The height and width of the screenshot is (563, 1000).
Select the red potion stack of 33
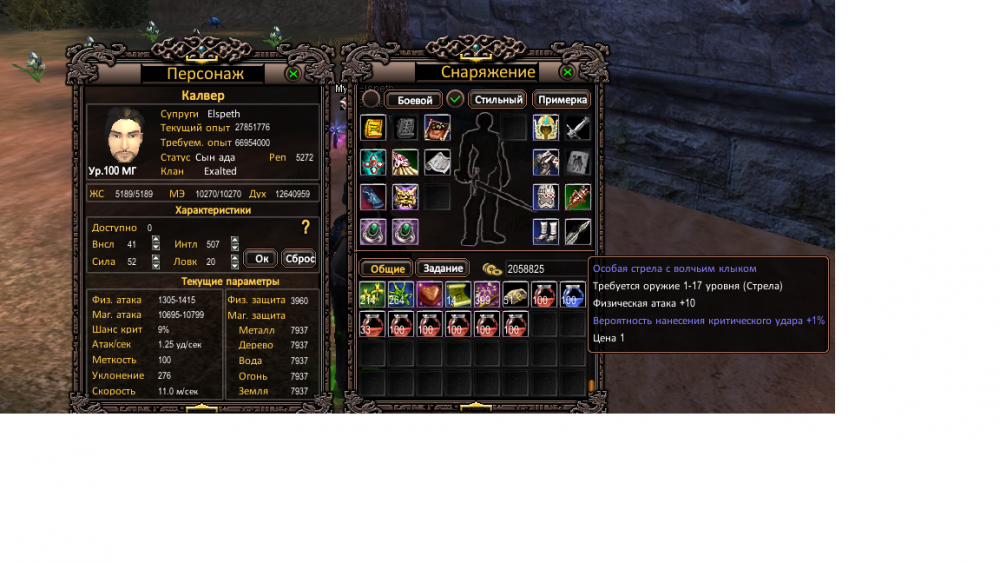(372, 324)
